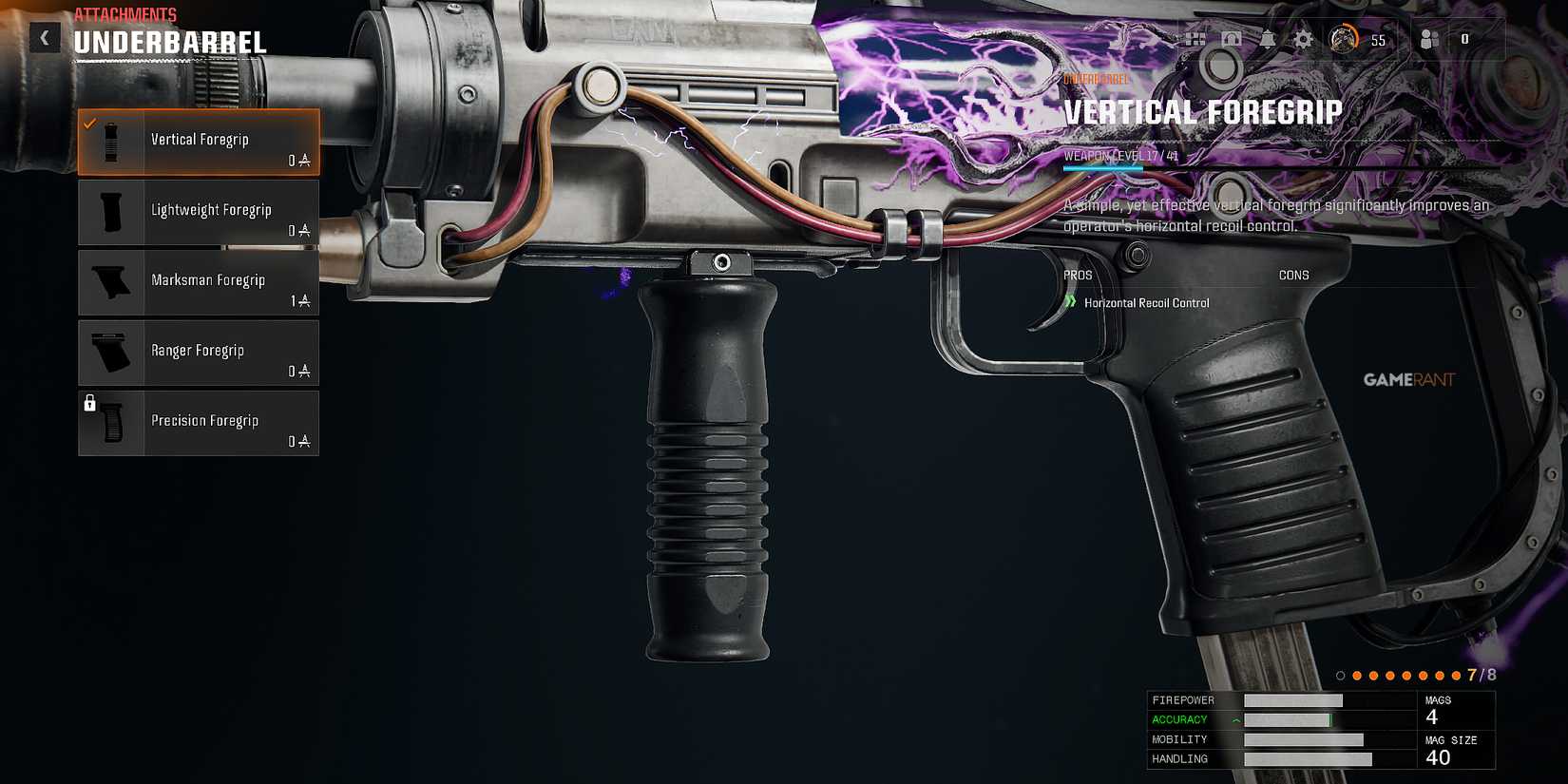Check notifications via the bell icon
Screen dimensions: 1568x784
pyautogui.click(x=1267, y=39)
